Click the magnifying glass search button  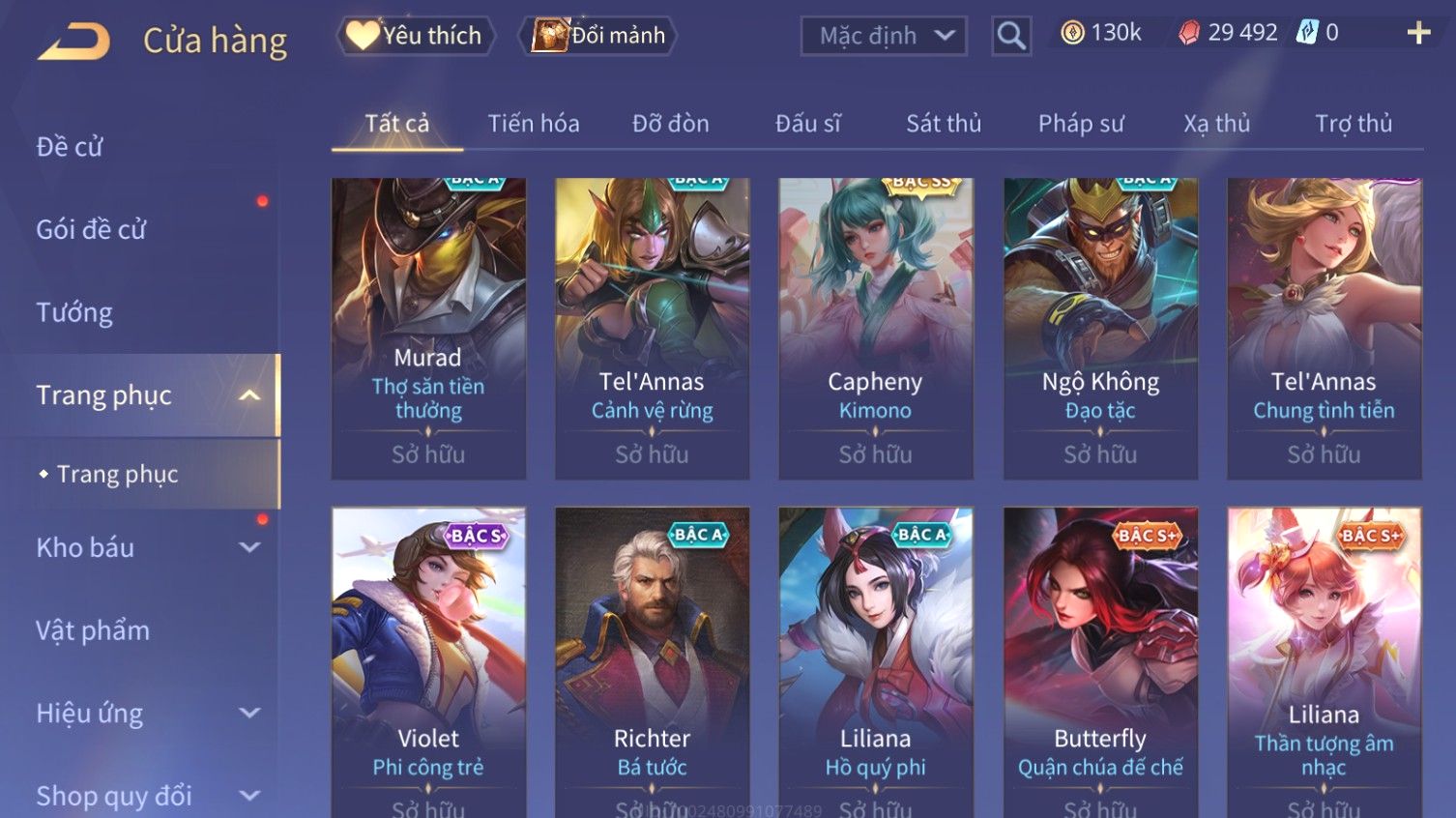(1011, 36)
